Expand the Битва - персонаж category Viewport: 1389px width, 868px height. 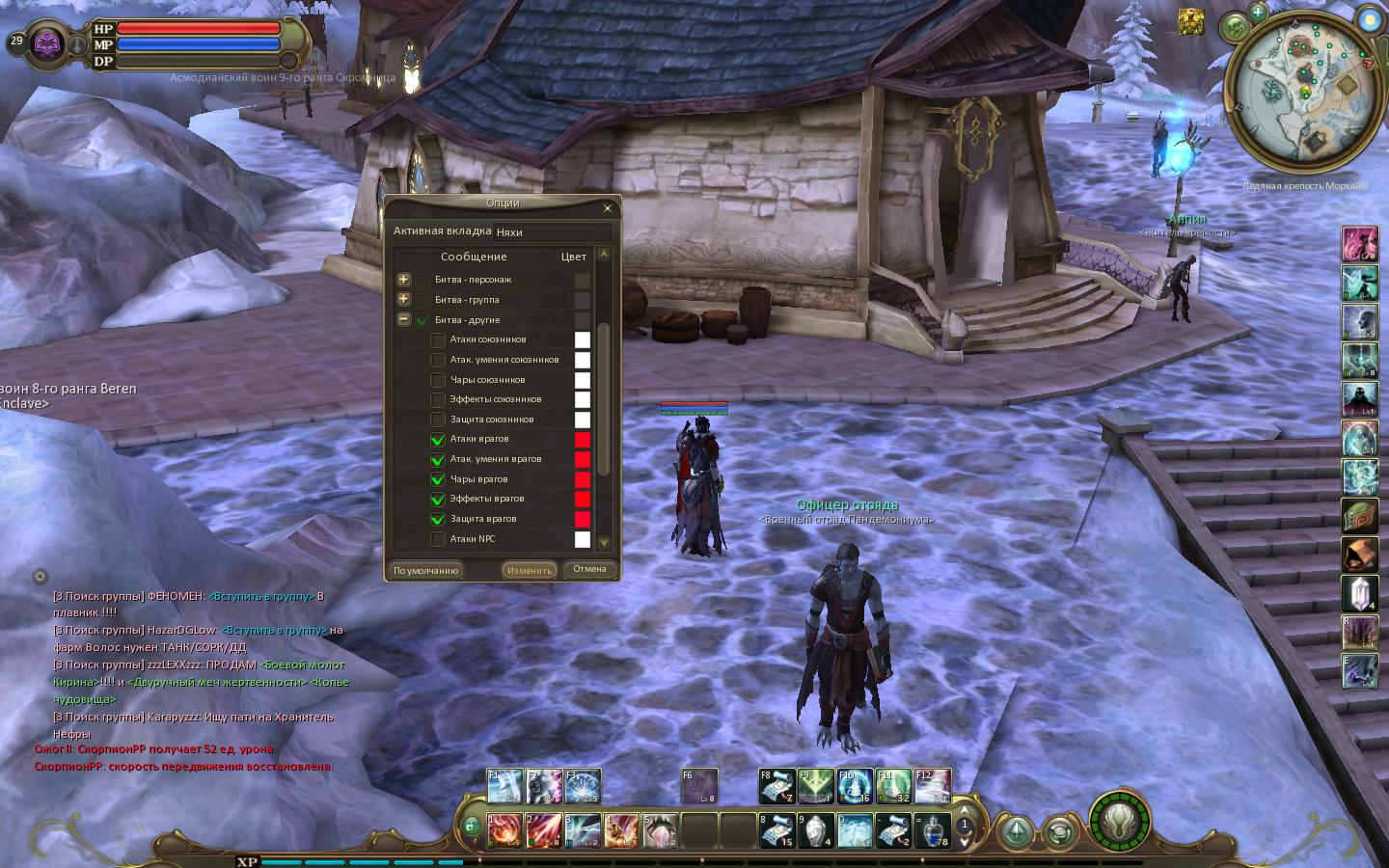(403, 280)
